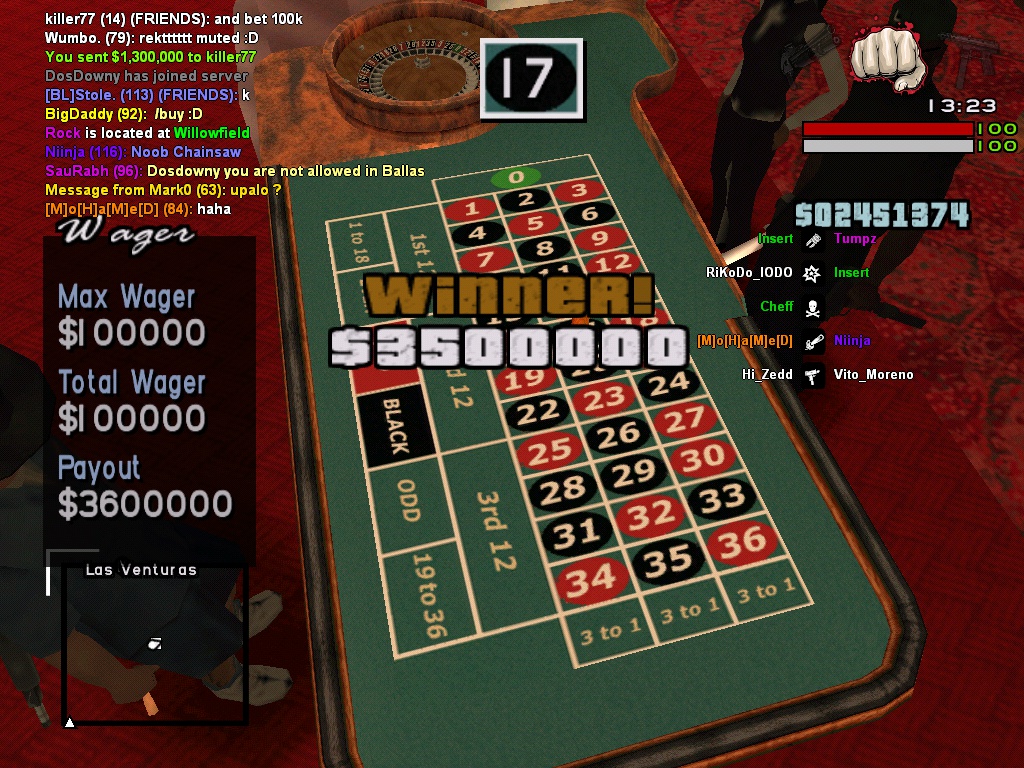This screenshot has width=1024, height=768.
Task: Bet on the BLACK square
Action: click(397, 428)
